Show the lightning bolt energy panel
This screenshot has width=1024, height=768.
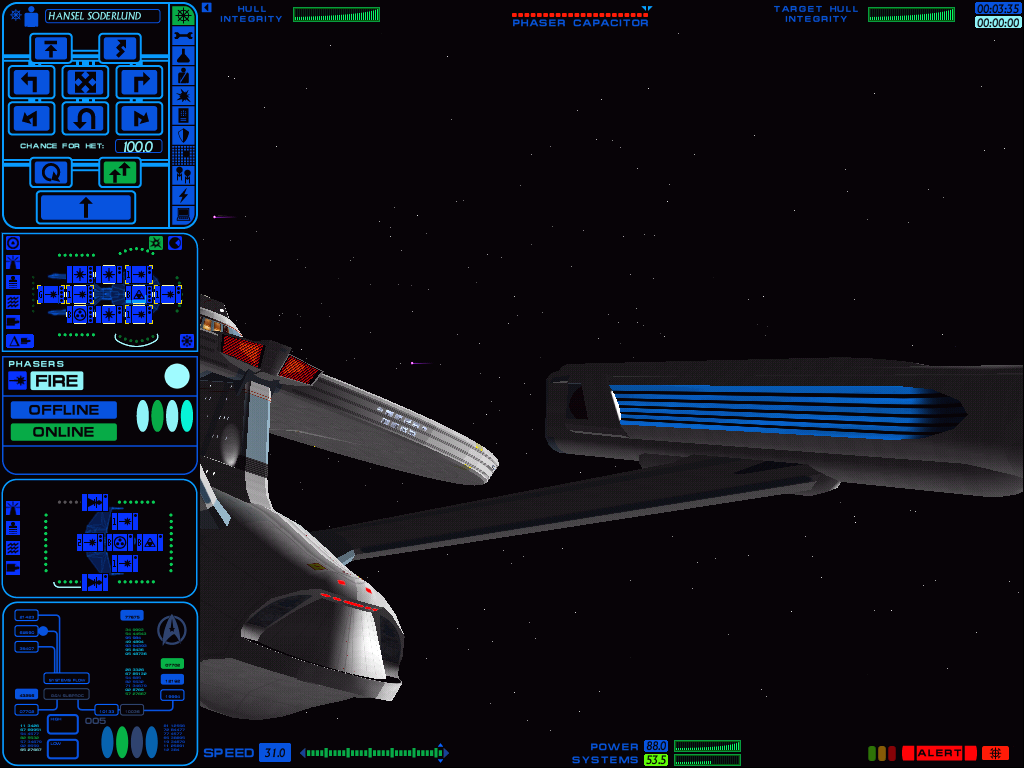pyautogui.click(x=183, y=195)
